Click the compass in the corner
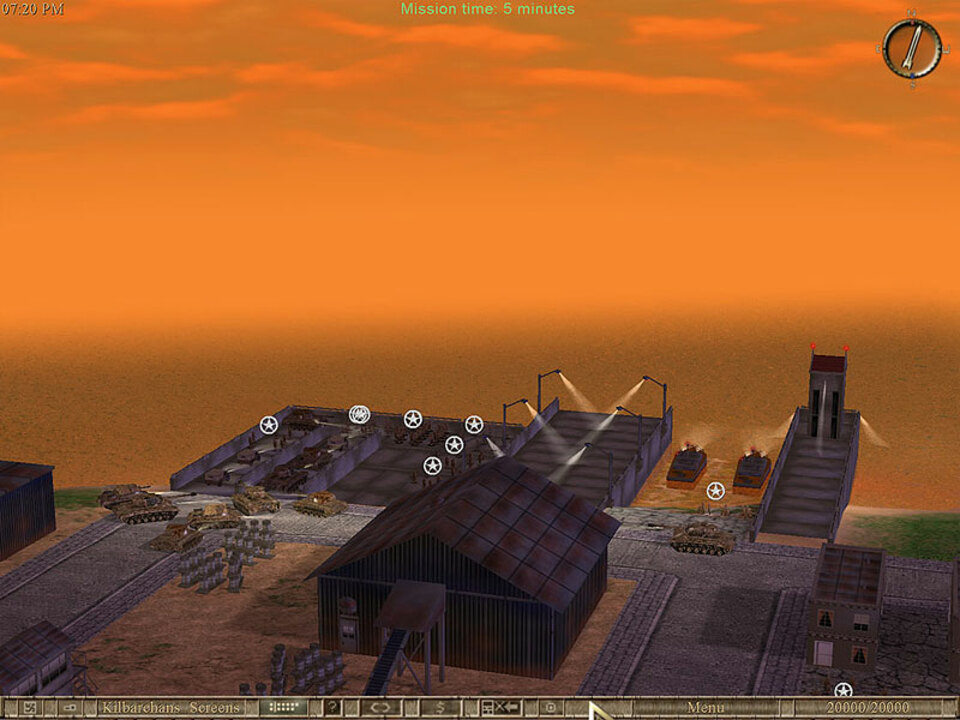 911,48
